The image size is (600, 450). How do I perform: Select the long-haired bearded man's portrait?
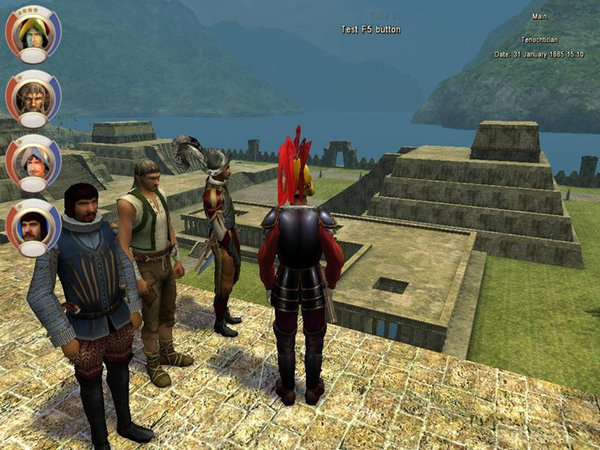tap(33, 97)
